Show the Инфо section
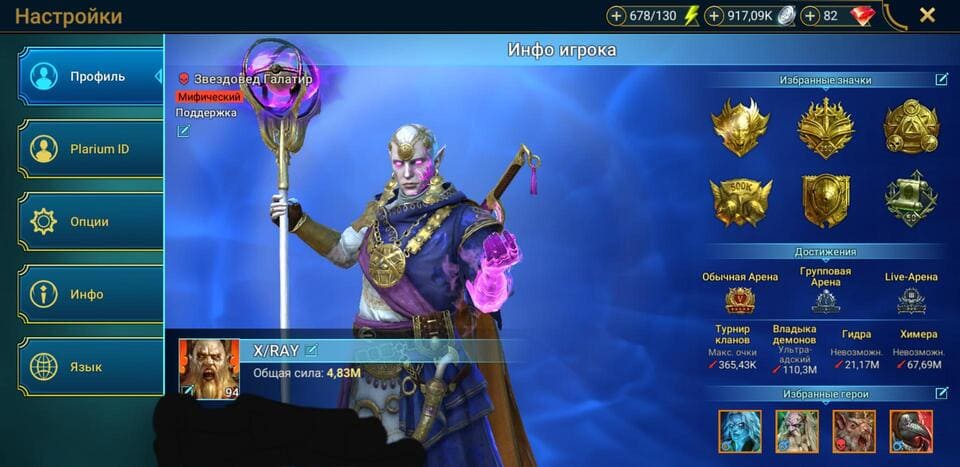The image size is (960, 467). (90, 295)
